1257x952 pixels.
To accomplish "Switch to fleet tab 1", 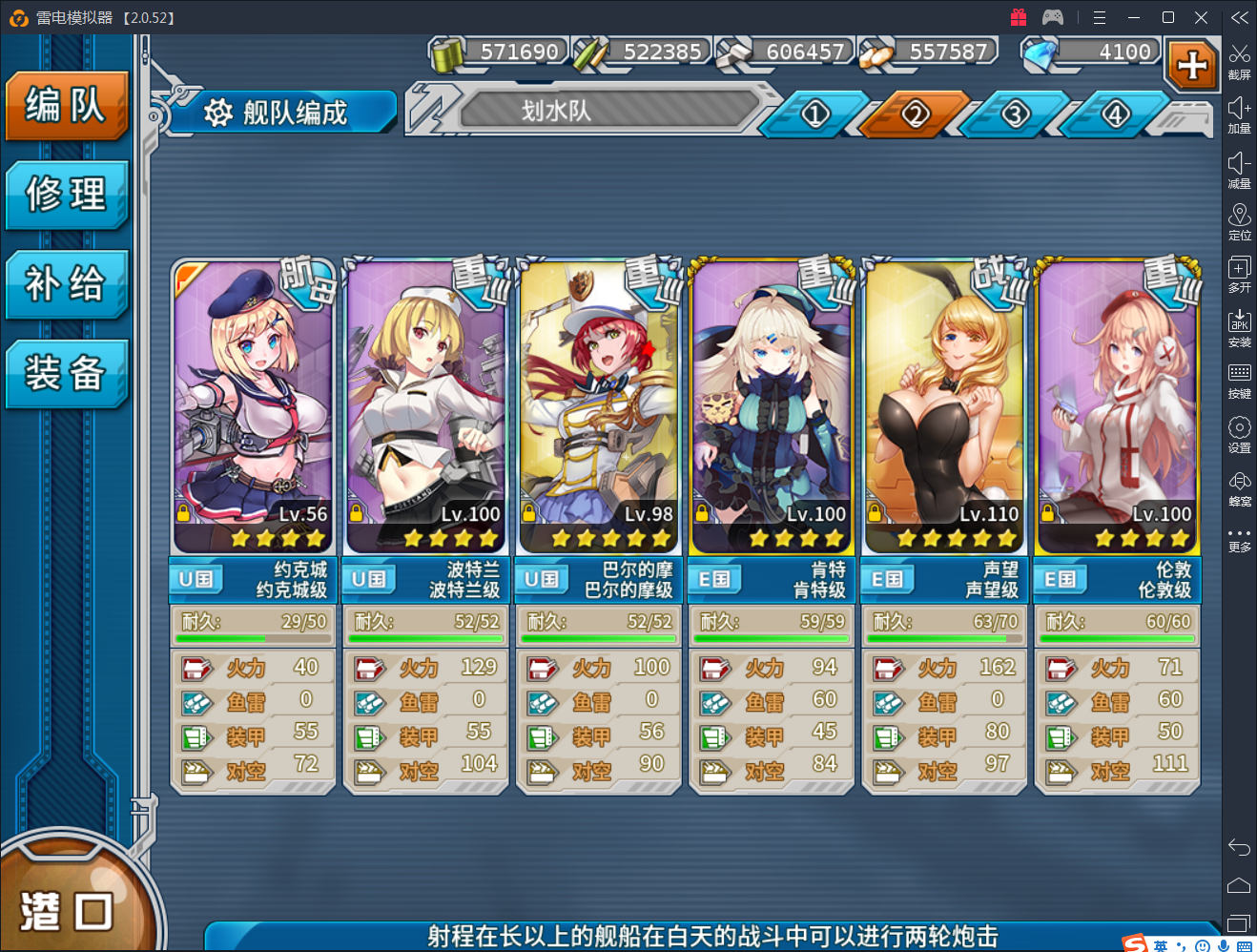I will [x=815, y=115].
